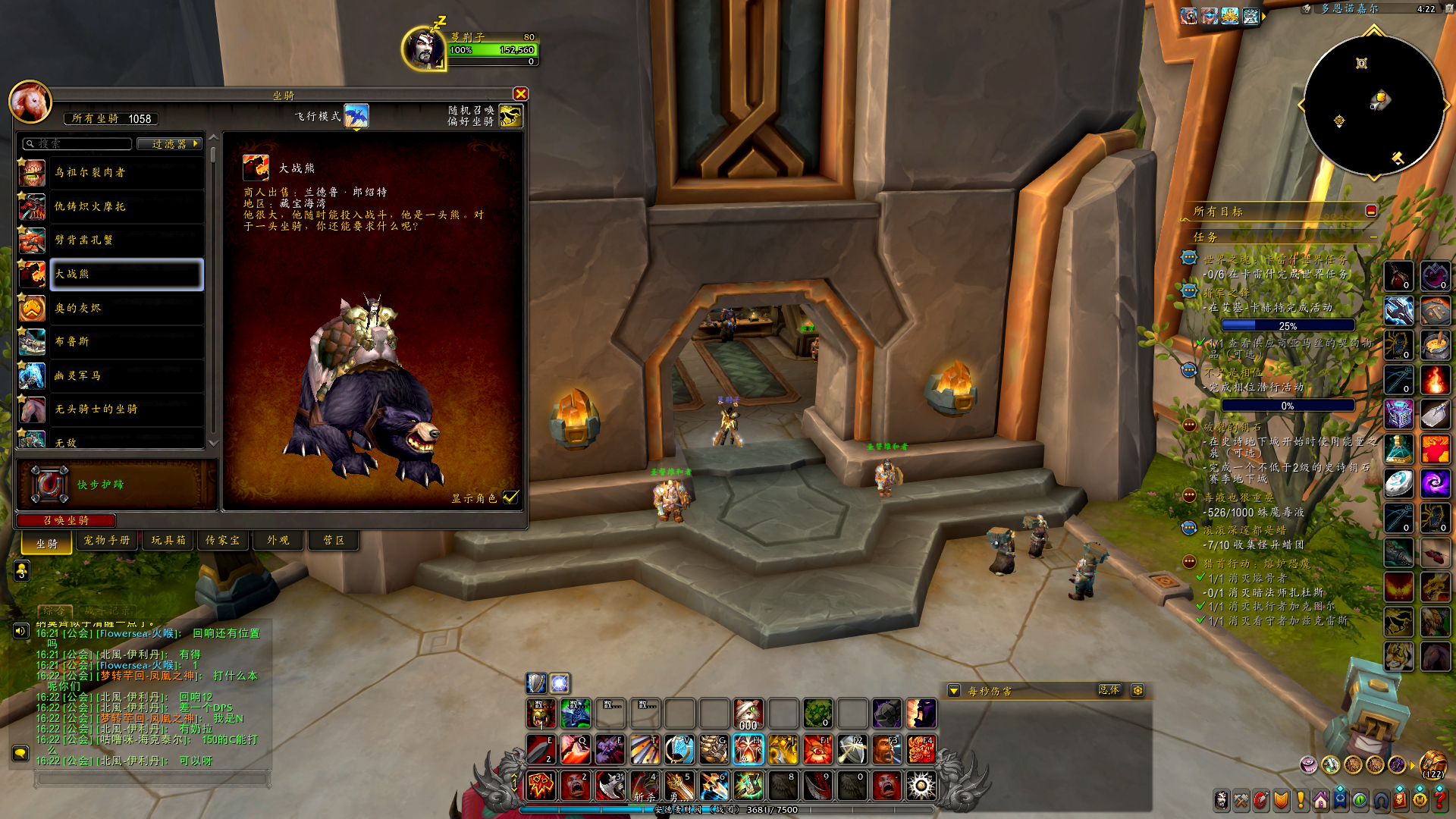The image size is (1456, 819).
Task: Open the 过滤器 filter dropdown
Action: tap(169, 144)
